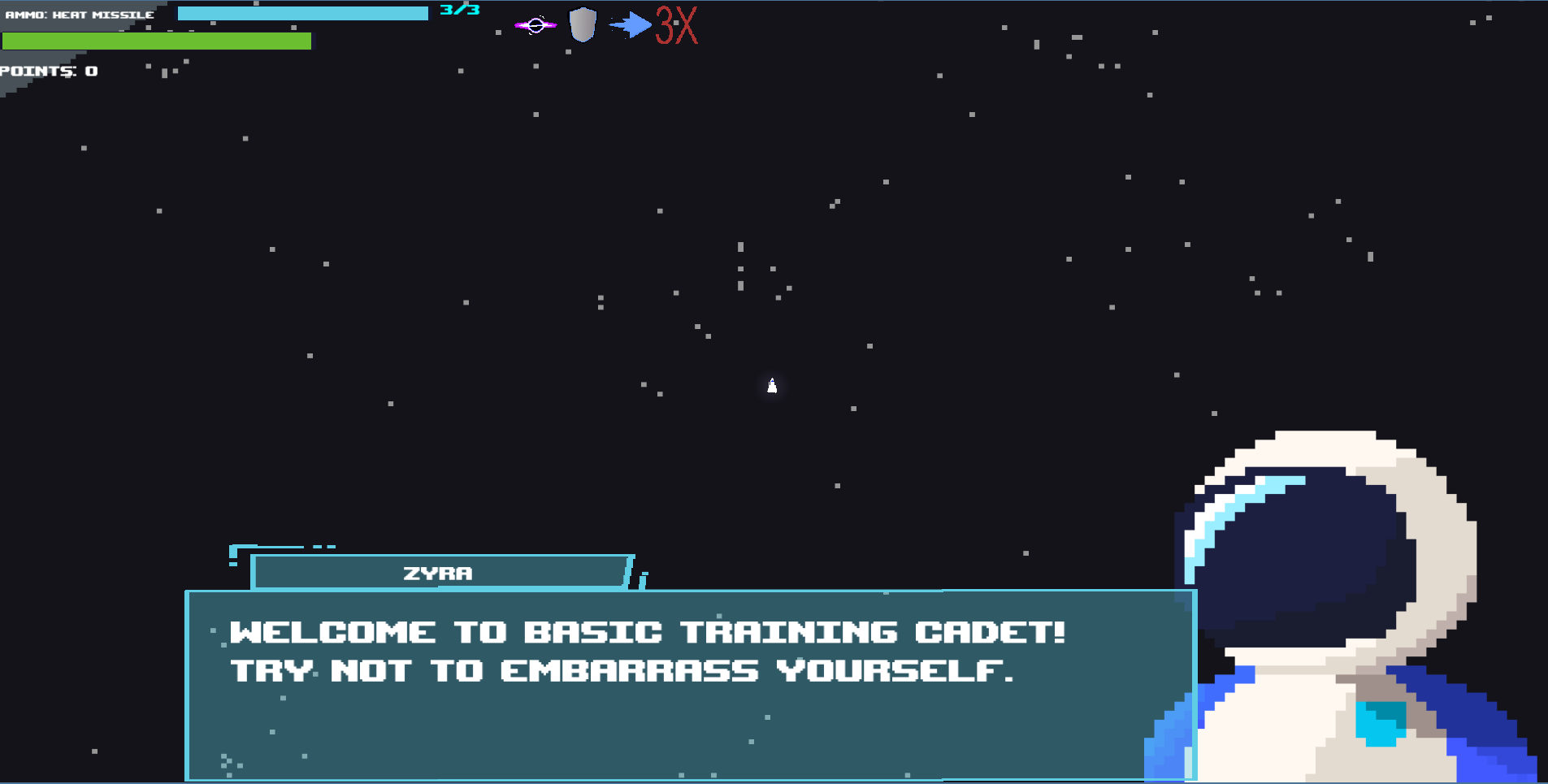Open the ammo counter showing 3/3
The width and height of the screenshot is (1548, 784).
tap(460, 11)
